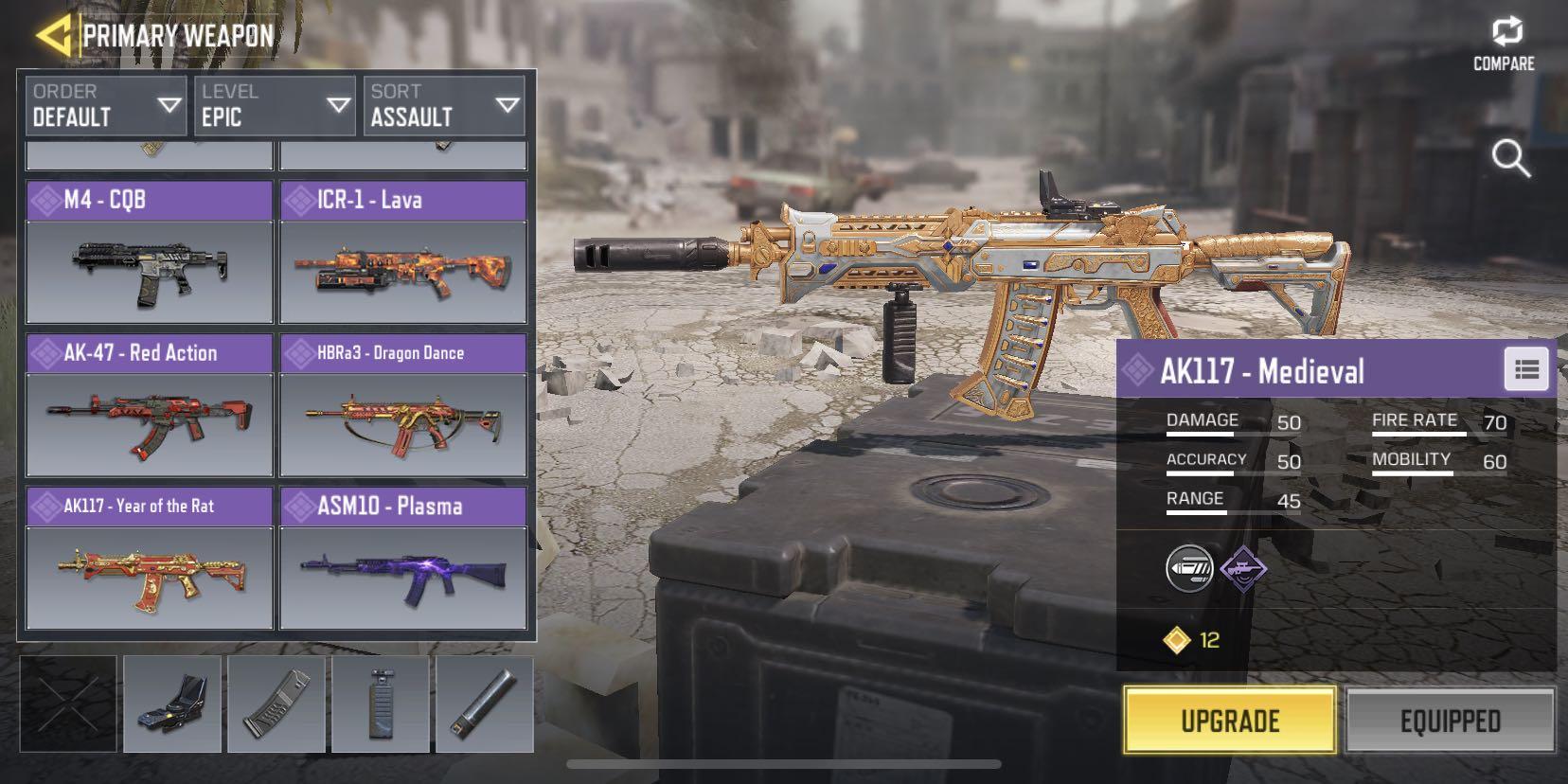Click the weapon search magnifier
Screen dimensions: 1568x784
[x=1512, y=159]
